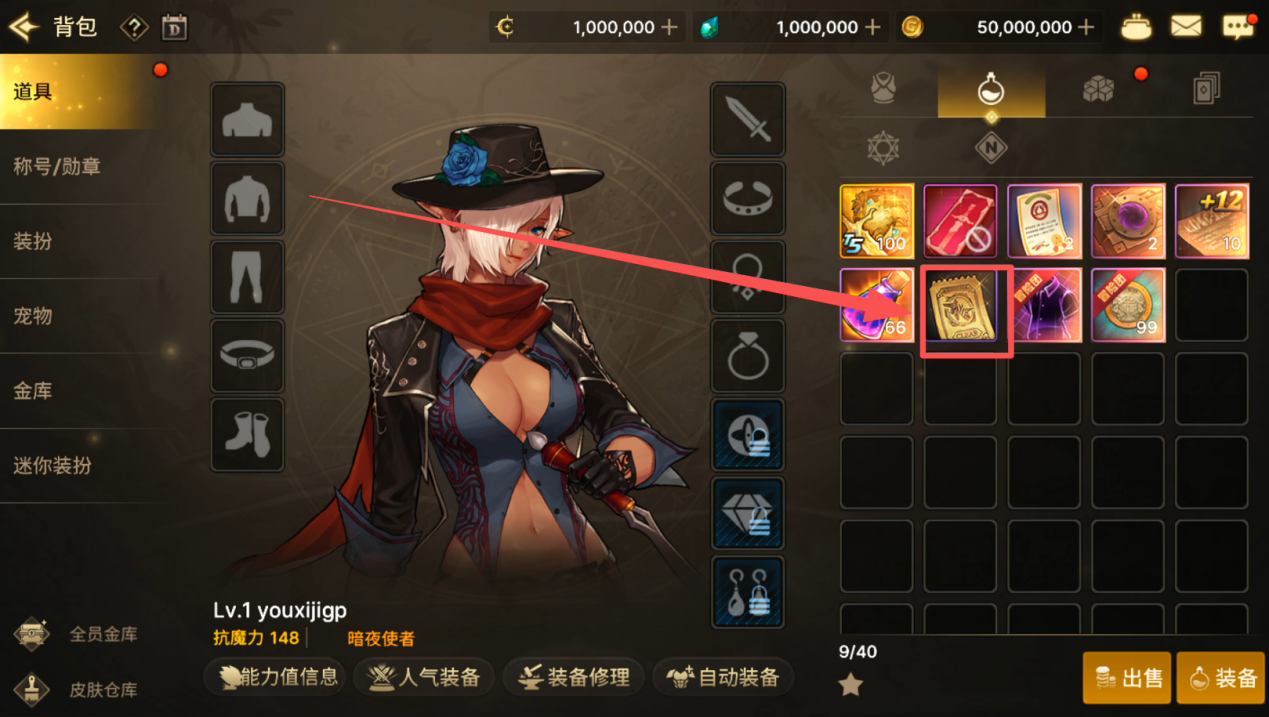1269x717 pixels.
Task: Select the purple potion with count 66
Action: pyautogui.click(x=876, y=305)
